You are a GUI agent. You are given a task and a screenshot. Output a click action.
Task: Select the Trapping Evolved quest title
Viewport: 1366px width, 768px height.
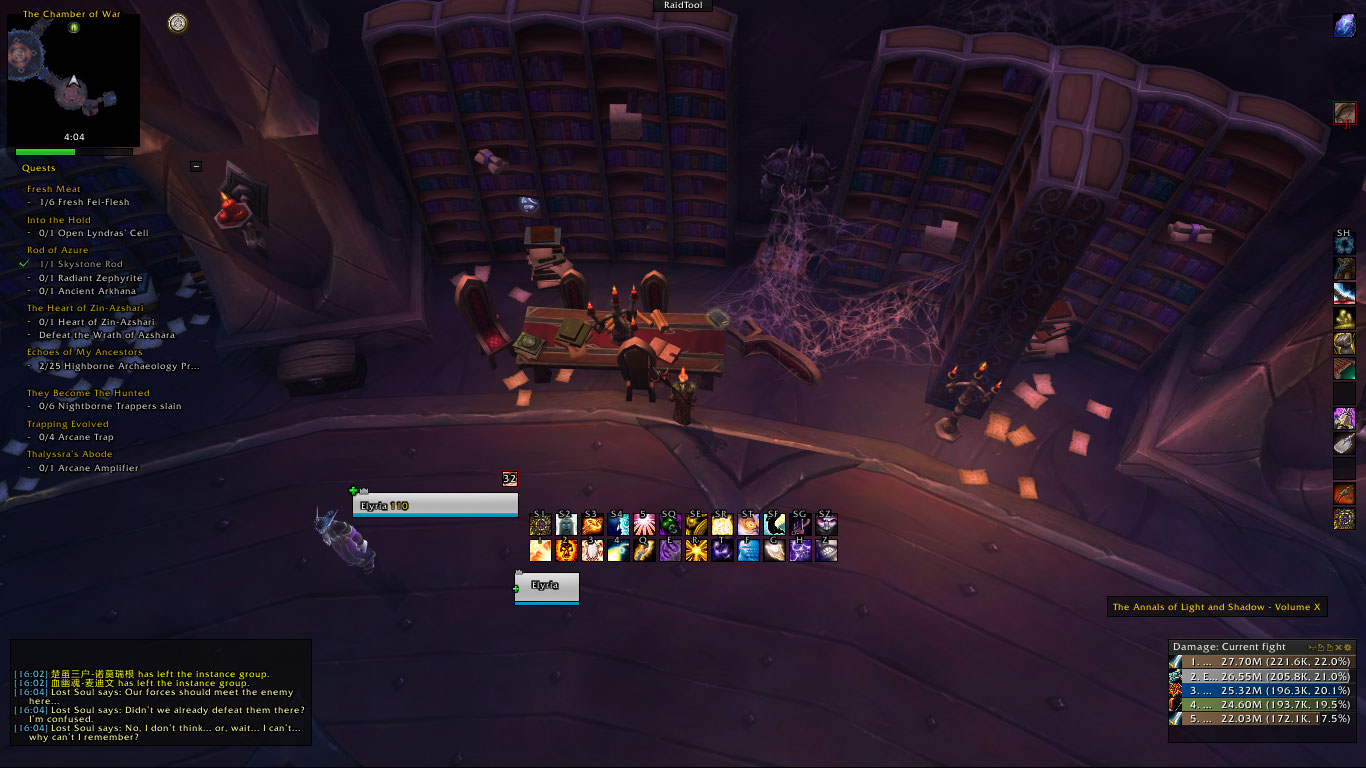68,424
